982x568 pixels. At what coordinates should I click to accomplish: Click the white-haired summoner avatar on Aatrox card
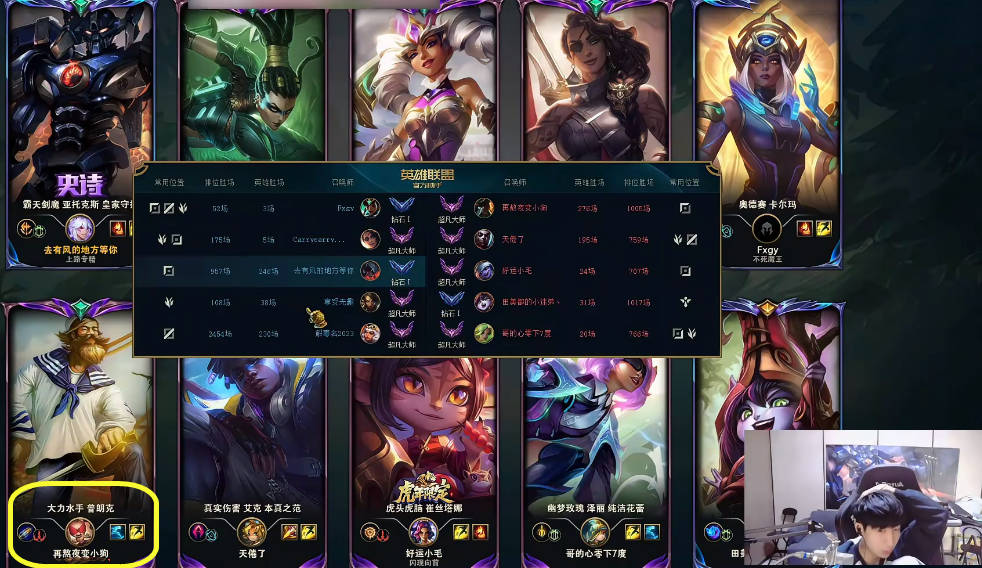tap(79, 229)
